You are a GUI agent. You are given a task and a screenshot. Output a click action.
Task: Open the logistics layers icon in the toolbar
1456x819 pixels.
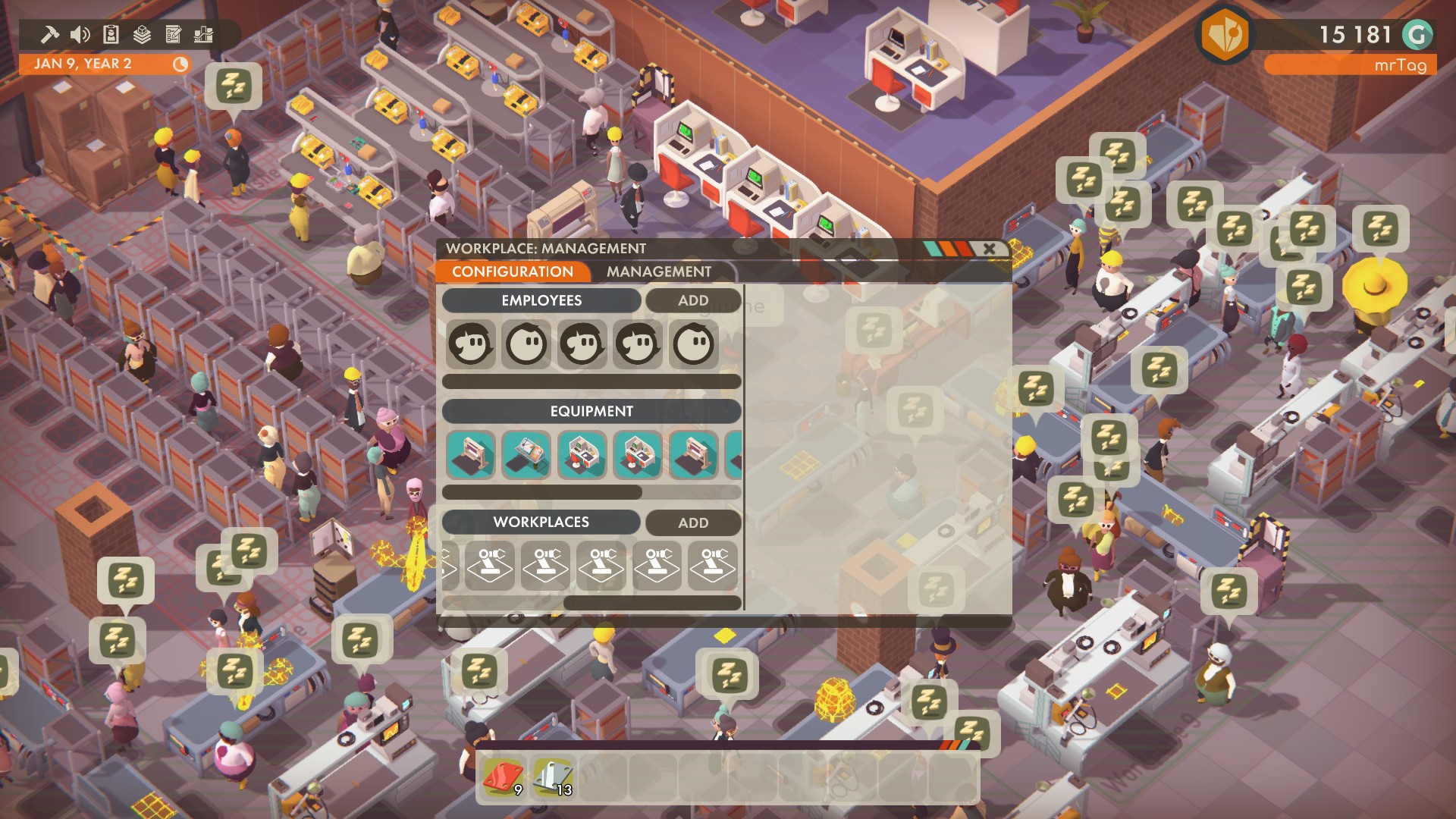pyautogui.click(x=141, y=33)
